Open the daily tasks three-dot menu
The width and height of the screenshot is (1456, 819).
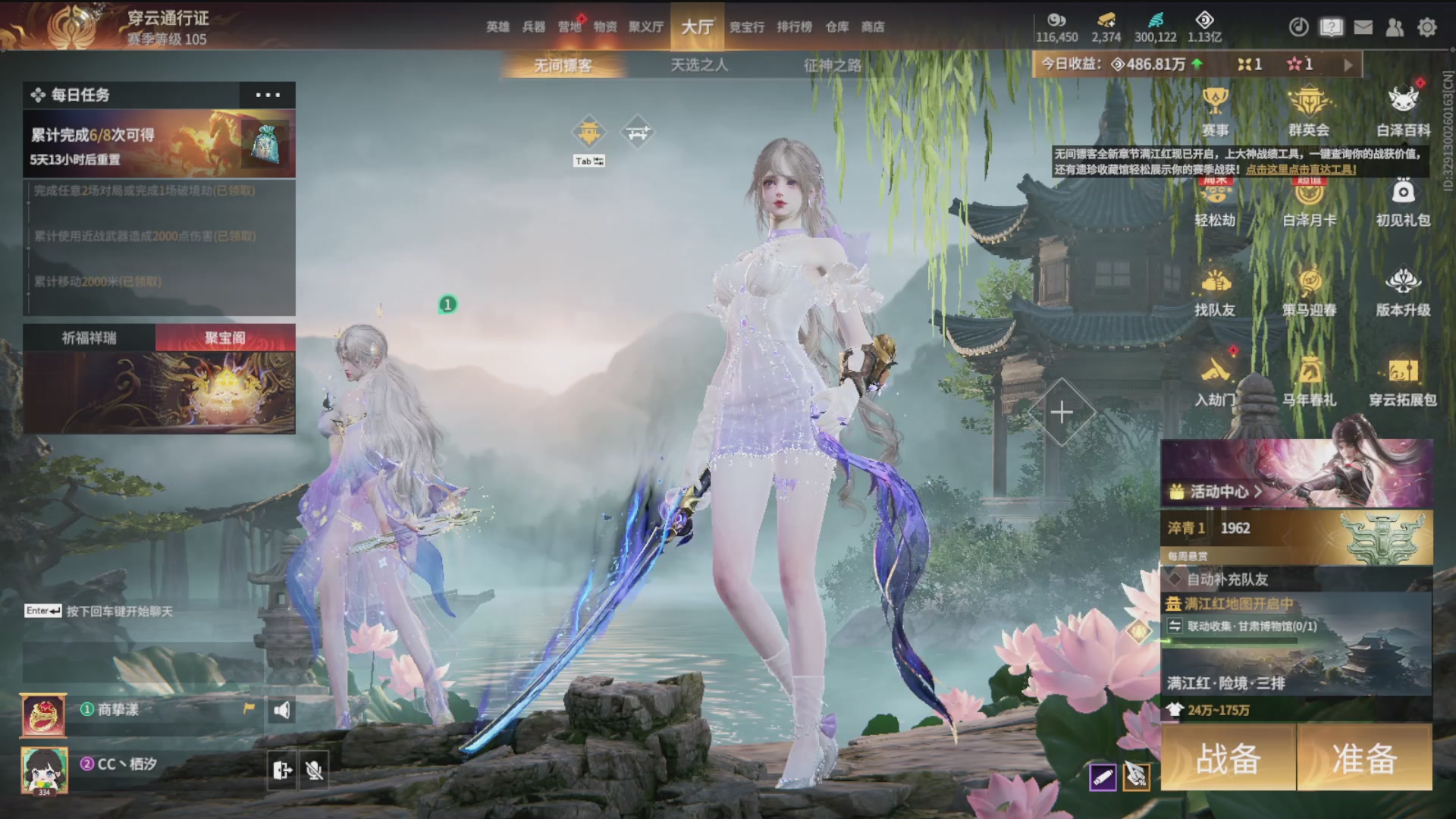(x=268, y=95)
